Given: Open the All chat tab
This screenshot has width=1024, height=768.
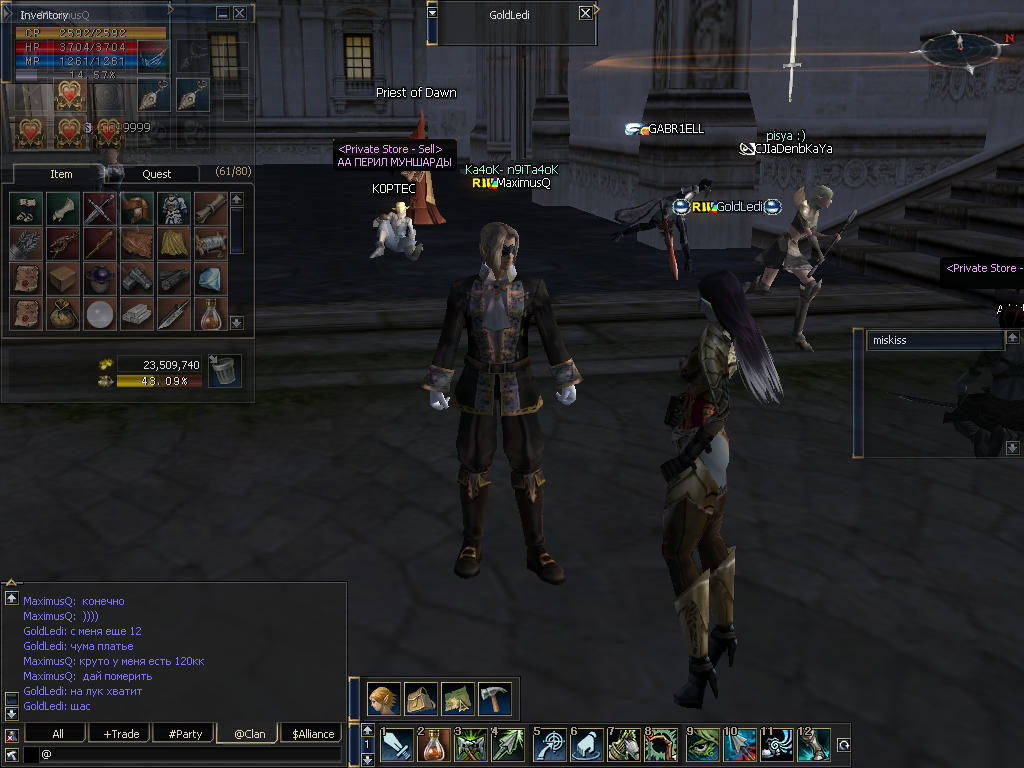Looking at the screenshot, I should pyautogui.click(x=58, y=734).
